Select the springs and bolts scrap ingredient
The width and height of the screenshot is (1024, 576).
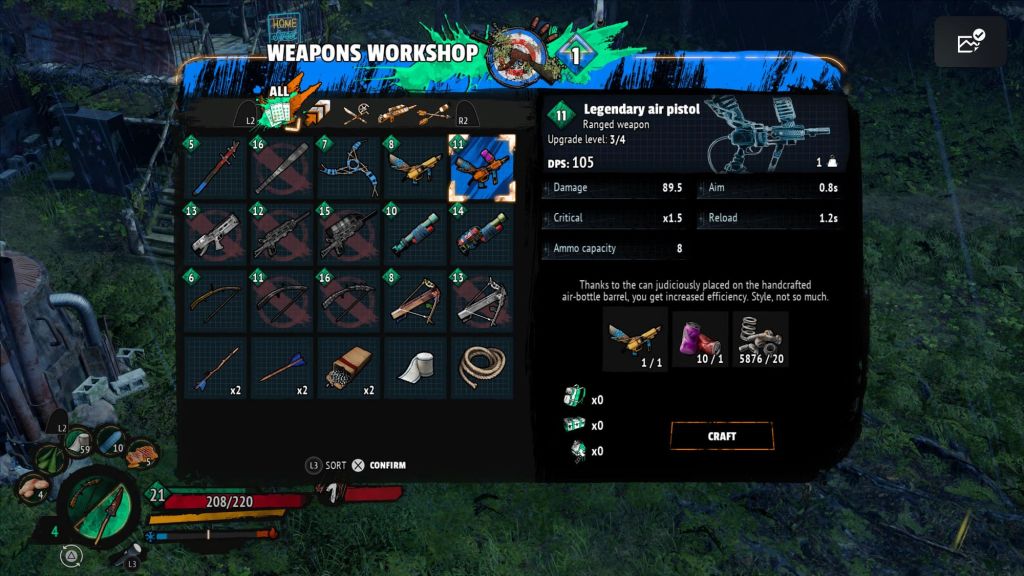coord(760,339)
